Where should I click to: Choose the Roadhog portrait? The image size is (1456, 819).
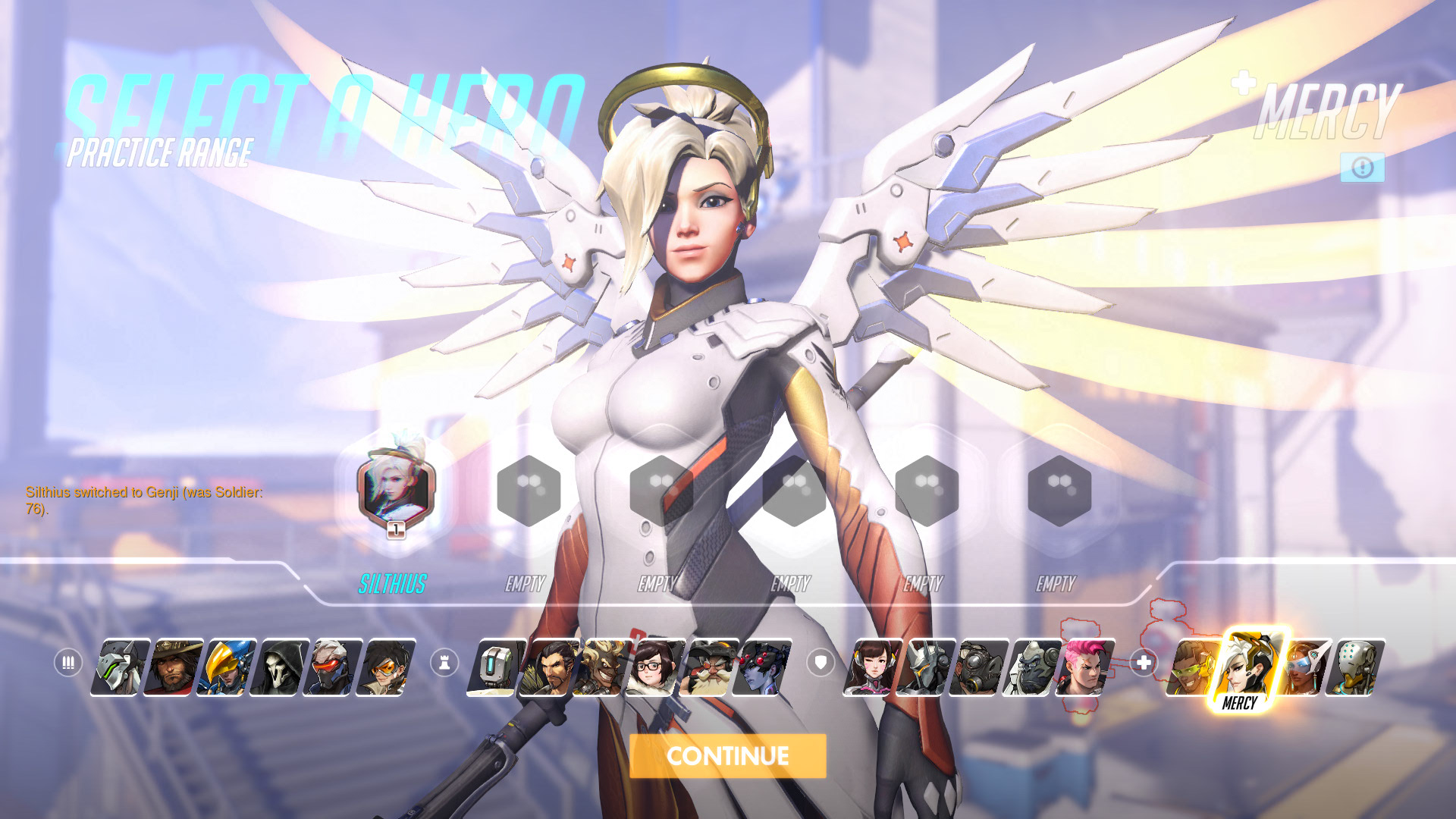tap(978, 667)
